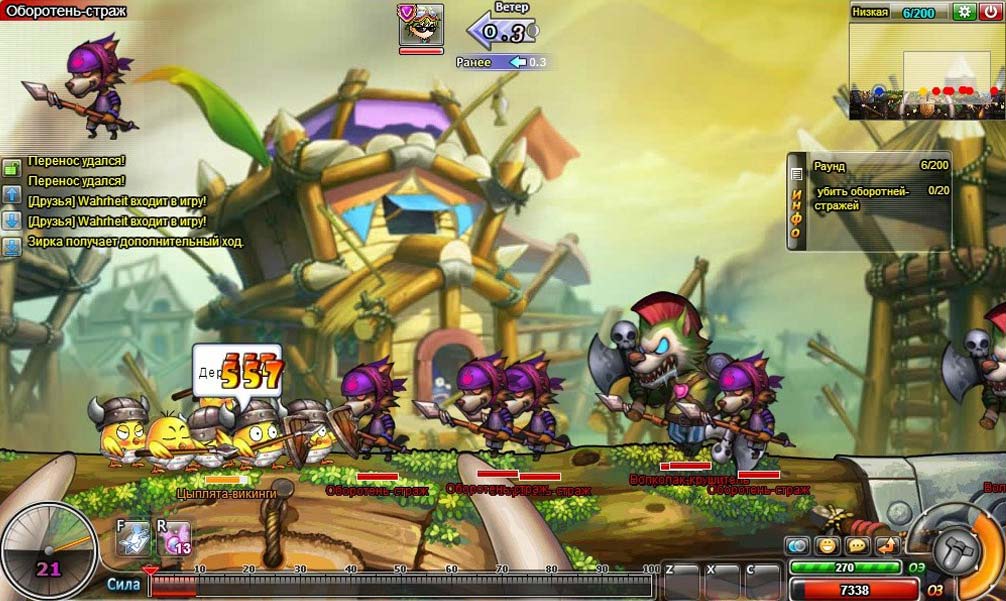
Task: Click the Сила power gauge bar
Action: pos(400,585)
